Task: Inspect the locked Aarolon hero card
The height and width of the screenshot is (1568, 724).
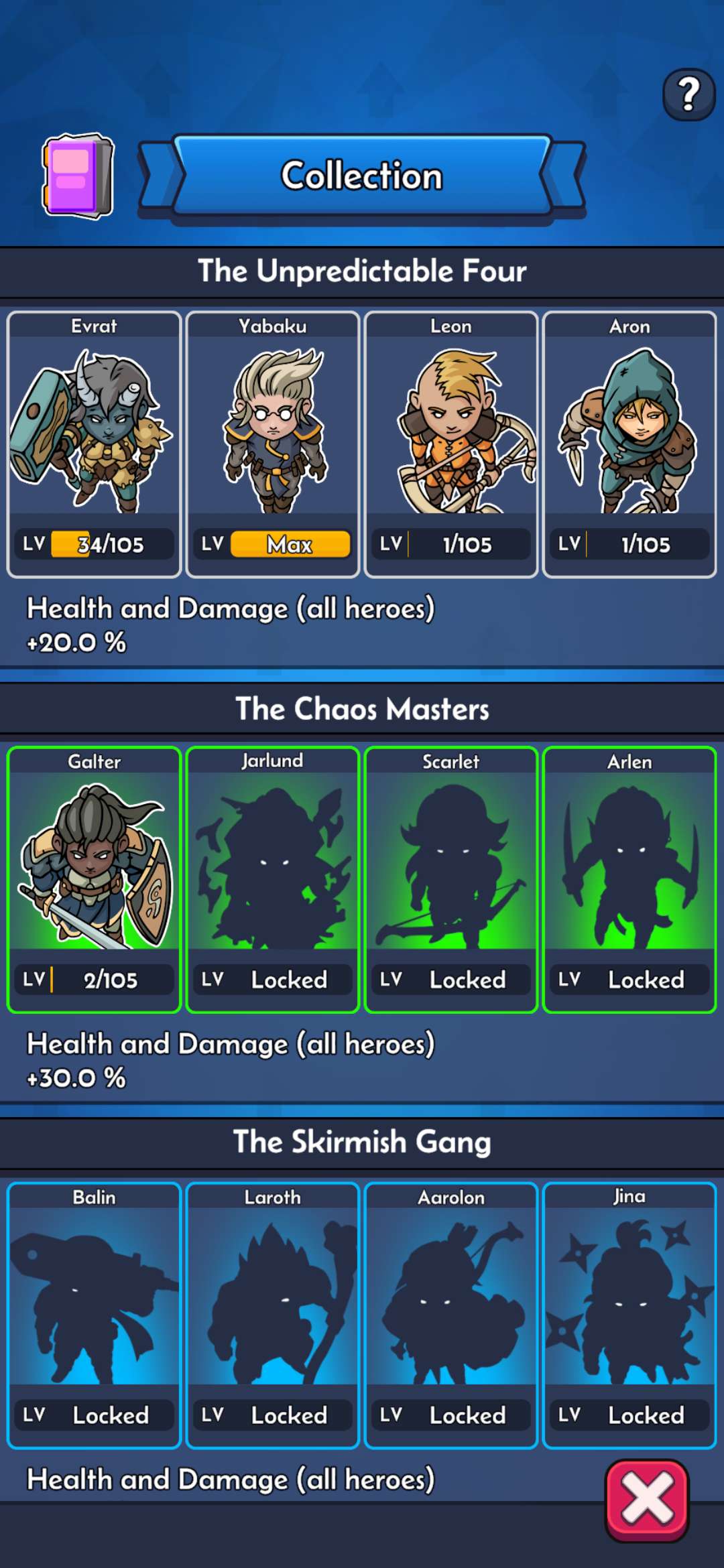Action: [x=451, y=1315]
